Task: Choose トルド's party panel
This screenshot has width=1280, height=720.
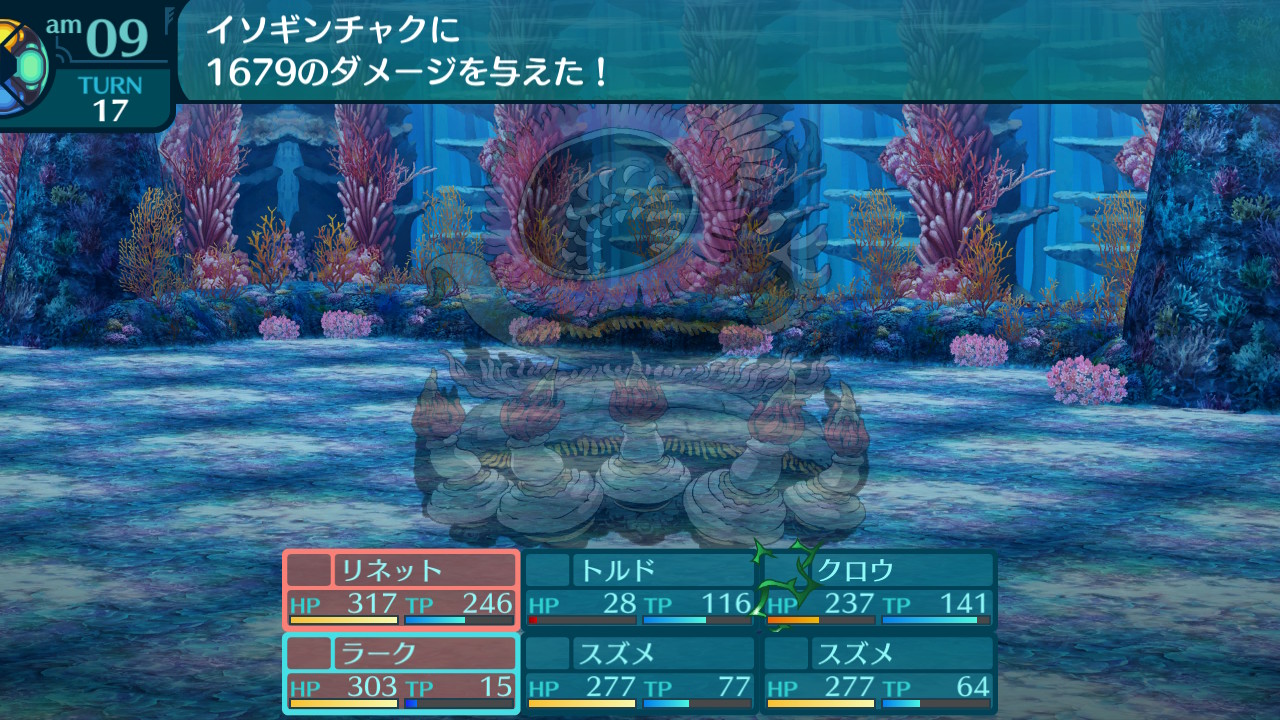Action: tap(639, 589)
